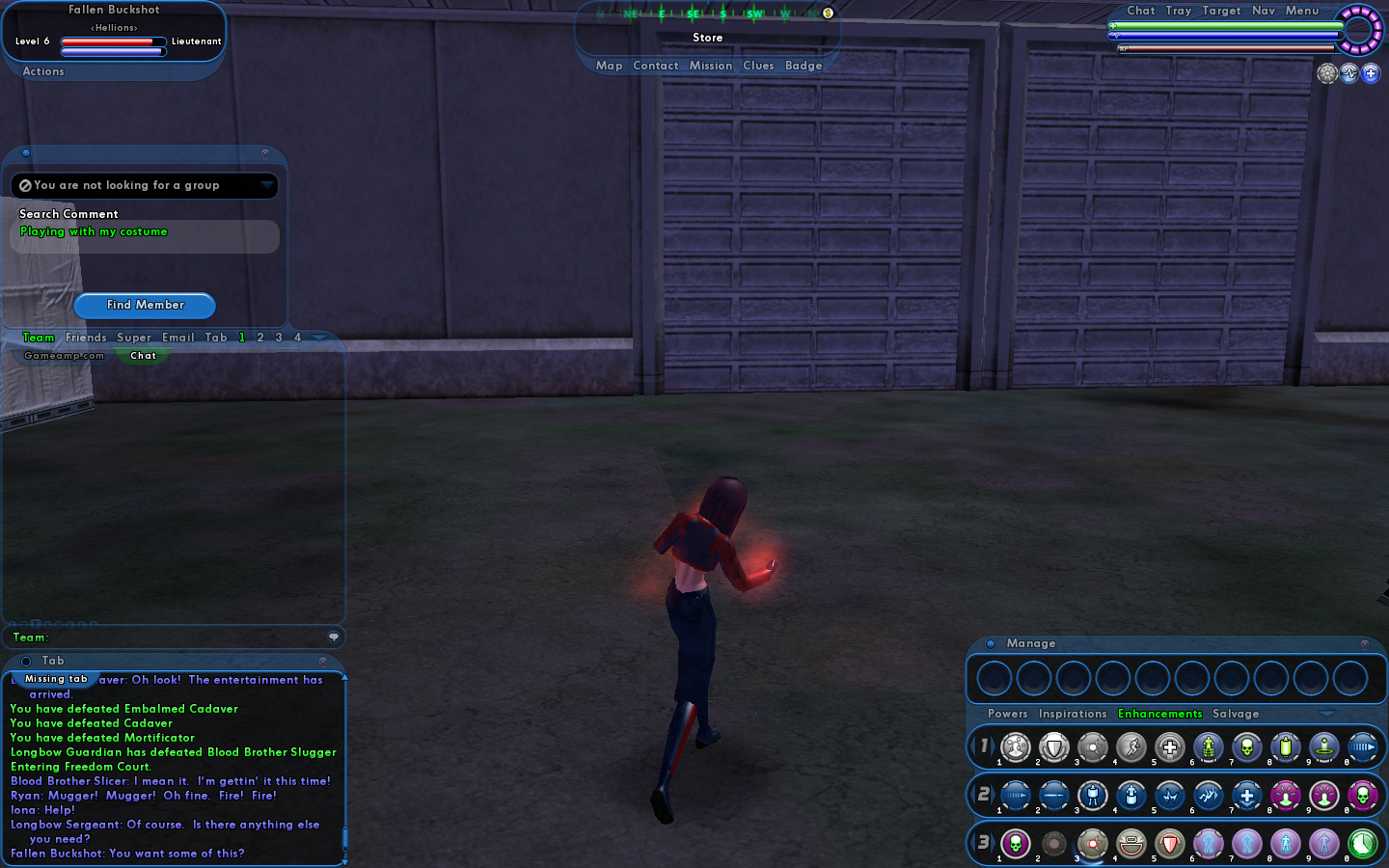Switch to the Email tab
1389x868 pixels.
click(178, 338)
